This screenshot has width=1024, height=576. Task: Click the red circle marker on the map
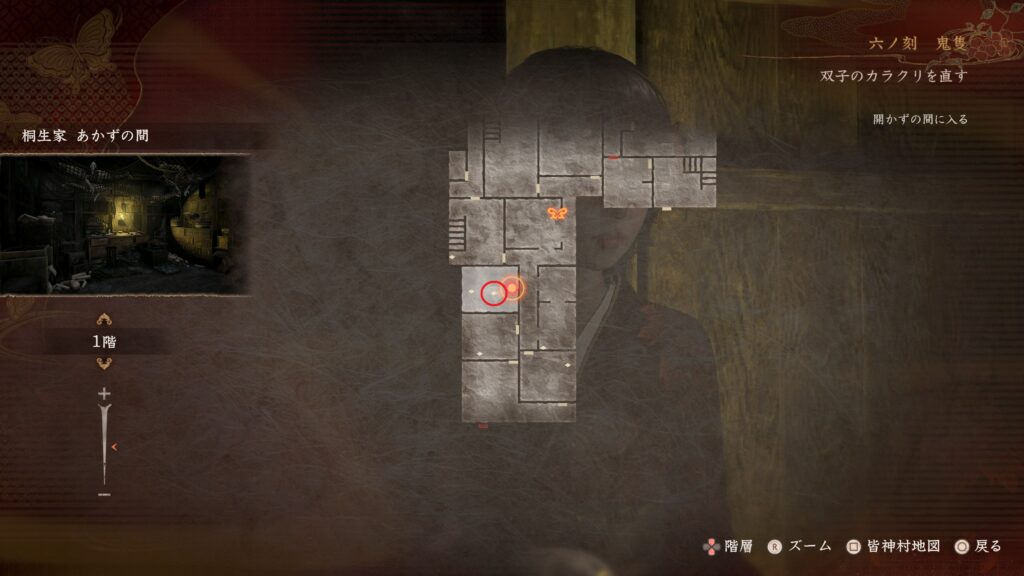pyautogui.click(x=494, y=294)
